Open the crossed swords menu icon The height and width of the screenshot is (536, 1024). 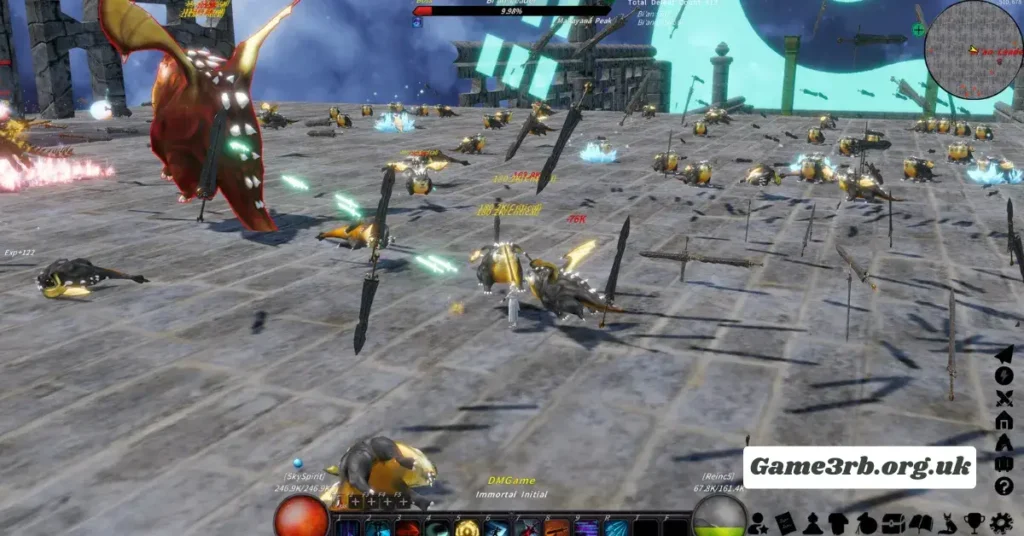point(1004,398)
